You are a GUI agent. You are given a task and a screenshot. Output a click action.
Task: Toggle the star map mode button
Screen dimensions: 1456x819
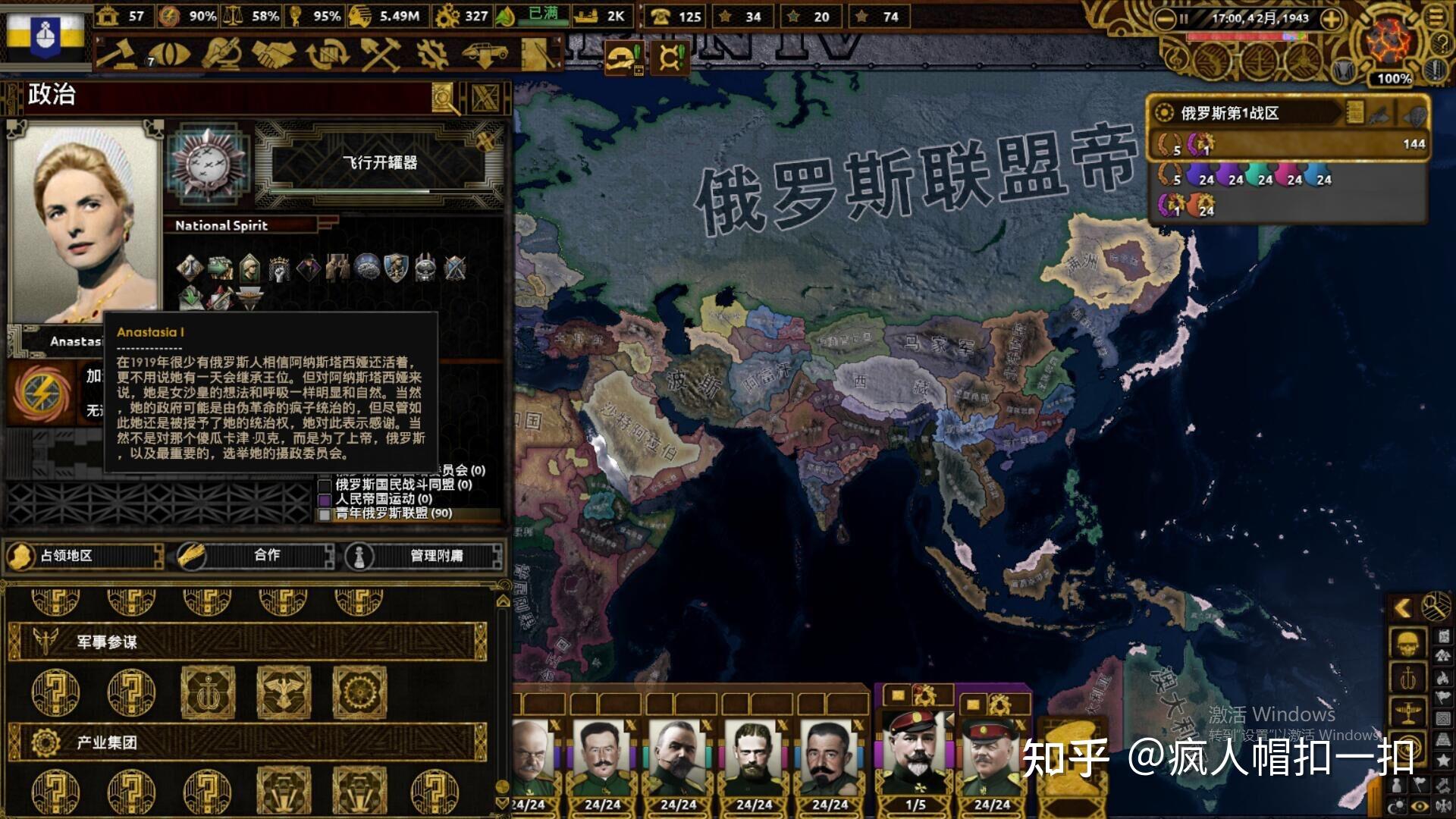tap(1443, 757)
